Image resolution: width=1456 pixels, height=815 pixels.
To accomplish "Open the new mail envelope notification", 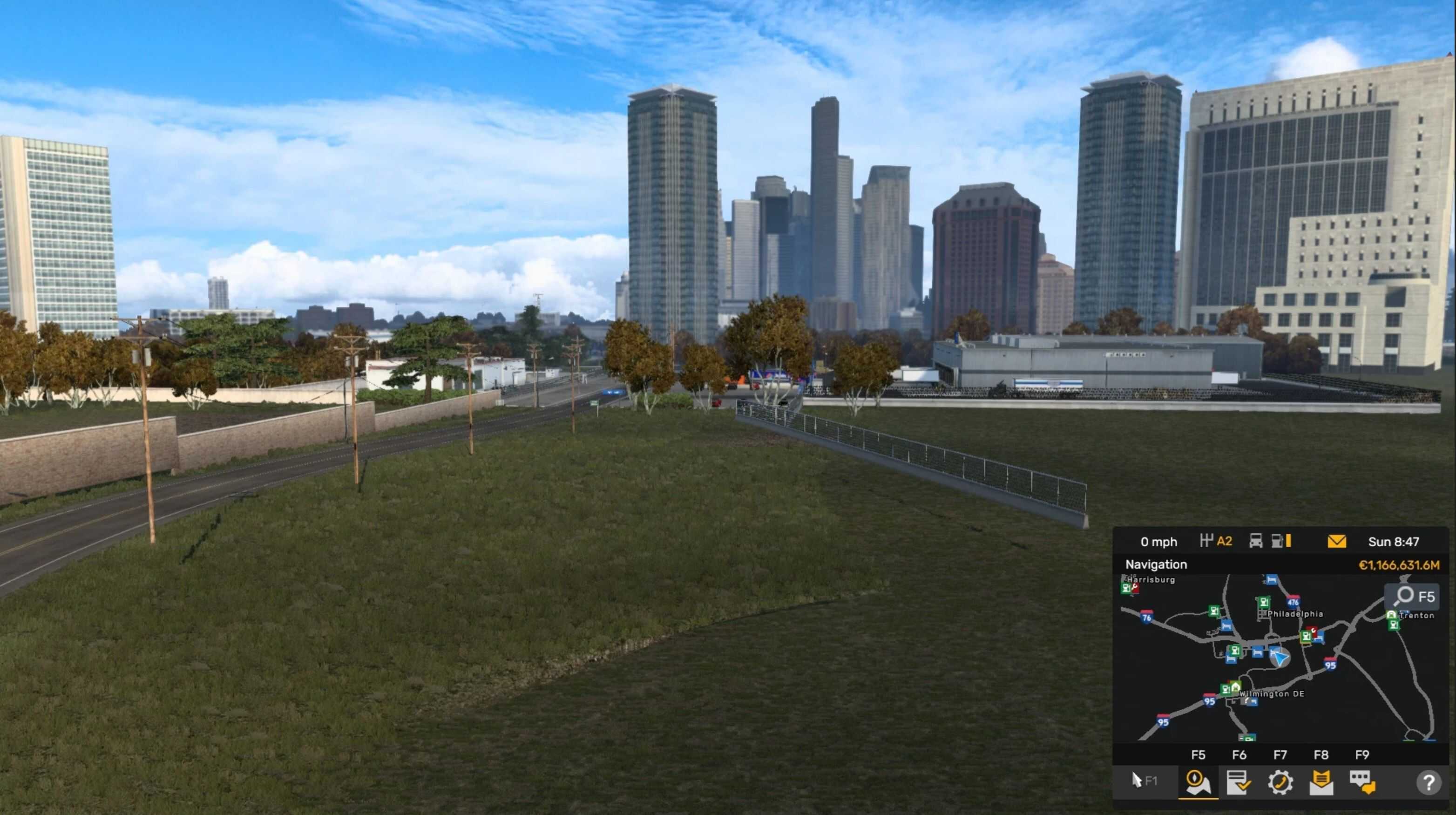I will pos(1336,542).
